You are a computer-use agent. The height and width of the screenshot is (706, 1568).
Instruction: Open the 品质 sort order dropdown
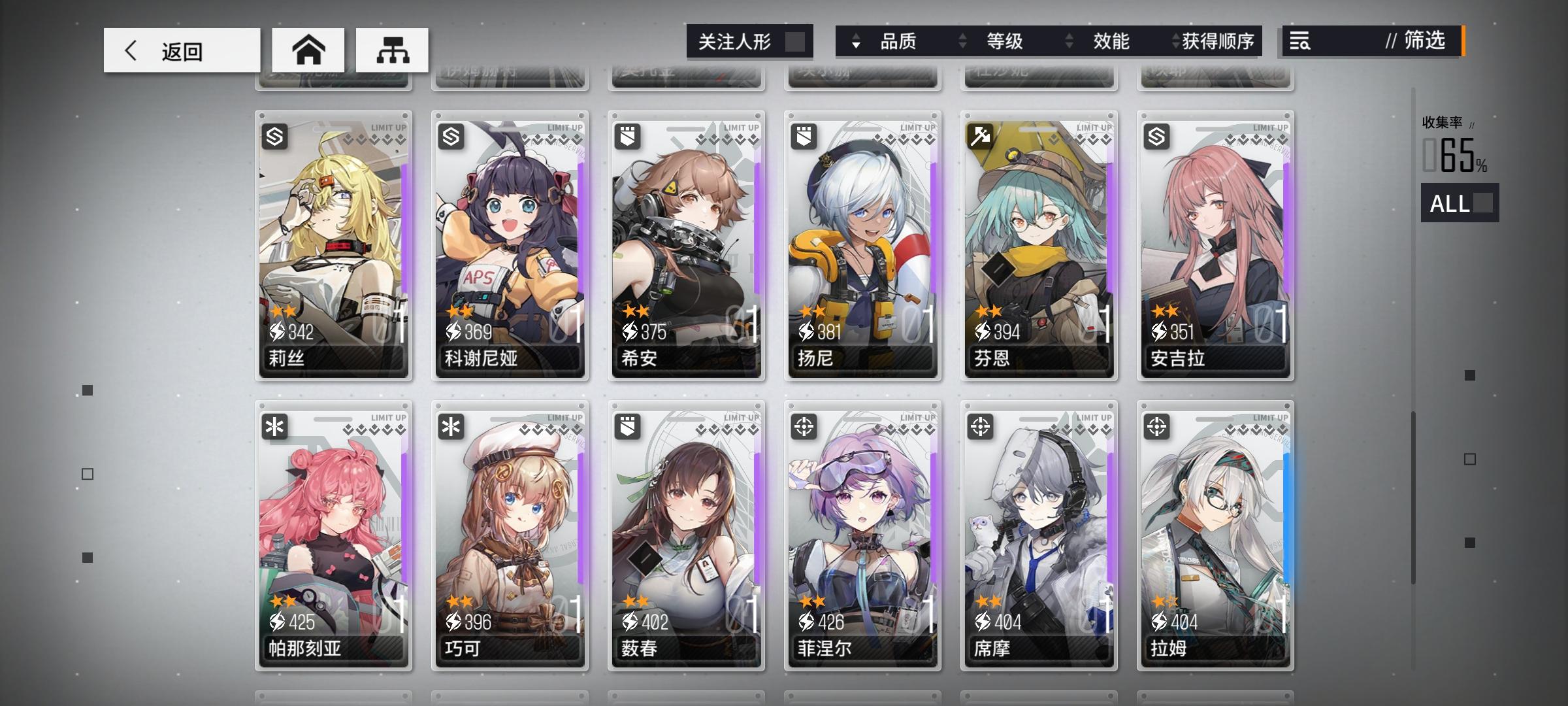click(855, 41)
